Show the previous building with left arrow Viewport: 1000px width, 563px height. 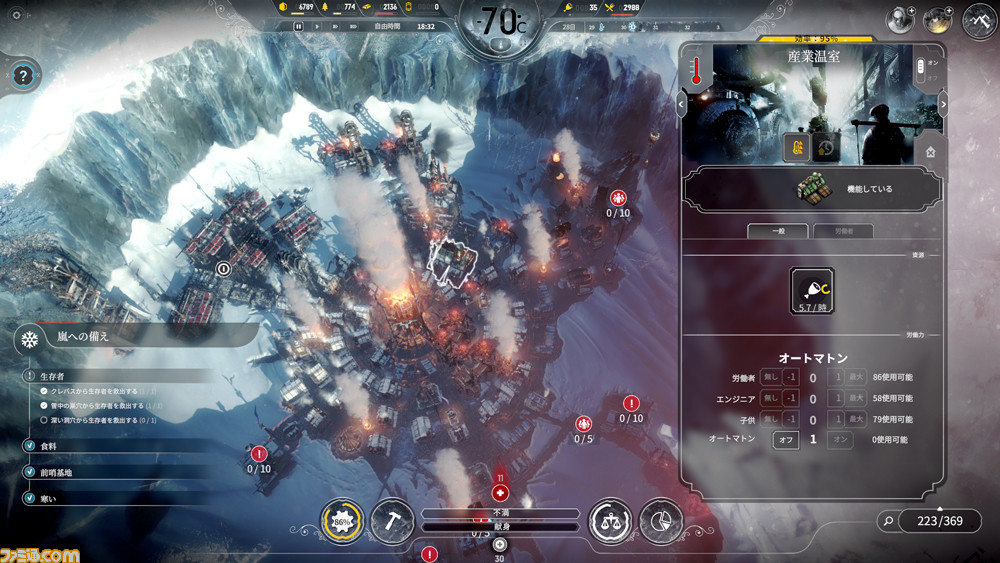[681, 103]
